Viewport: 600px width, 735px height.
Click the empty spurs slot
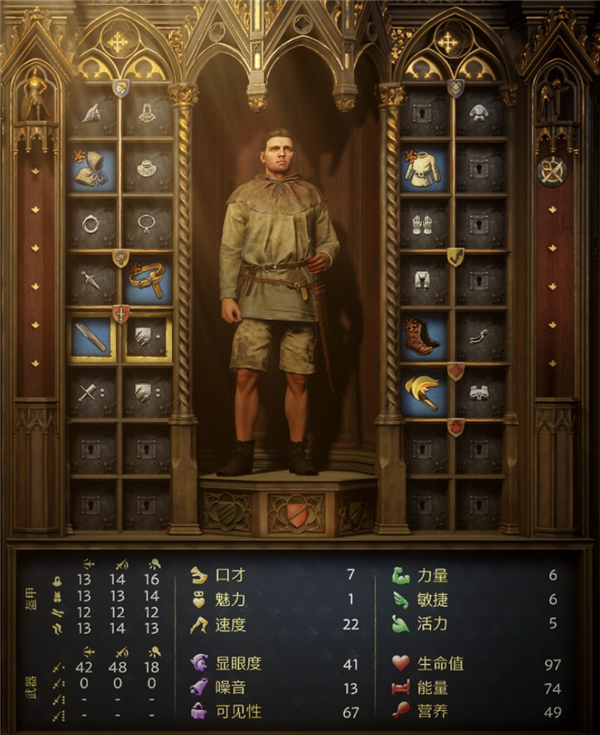point(481,338)
